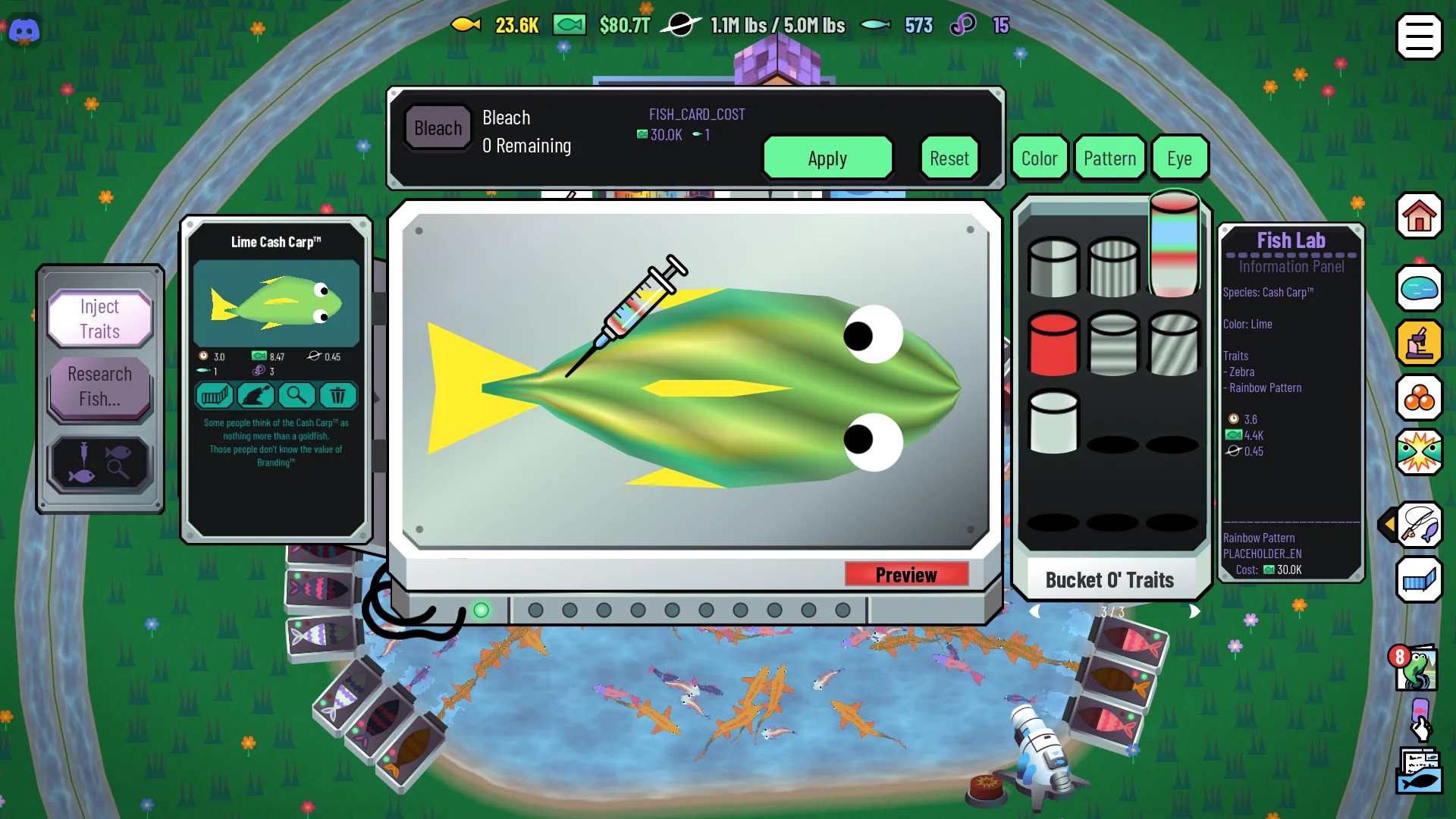Open the microscope fish lab icon
The image size is (1456, 819).
pos(1419,343)
